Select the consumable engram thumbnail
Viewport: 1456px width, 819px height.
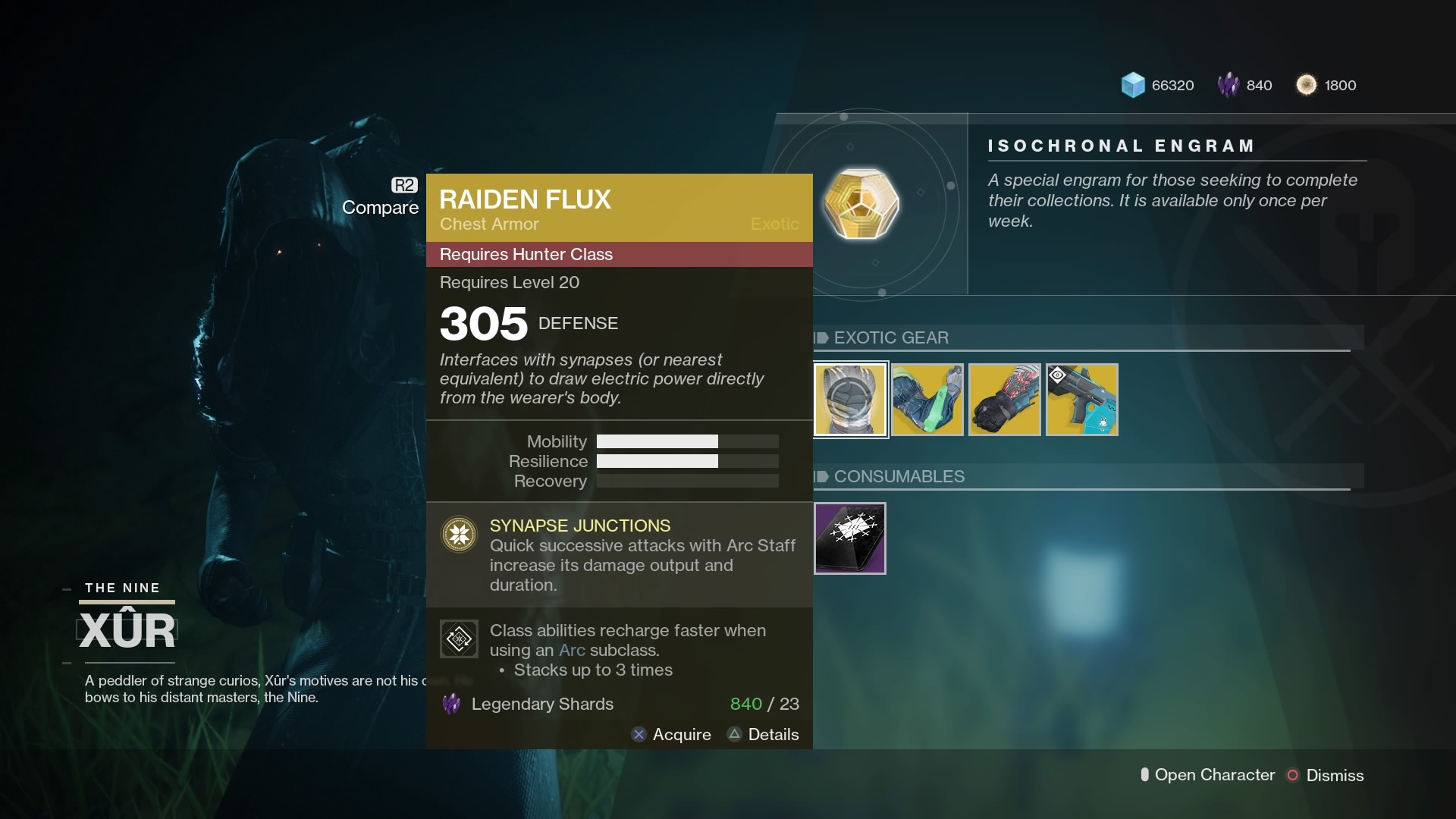click(x=849, y=538)
